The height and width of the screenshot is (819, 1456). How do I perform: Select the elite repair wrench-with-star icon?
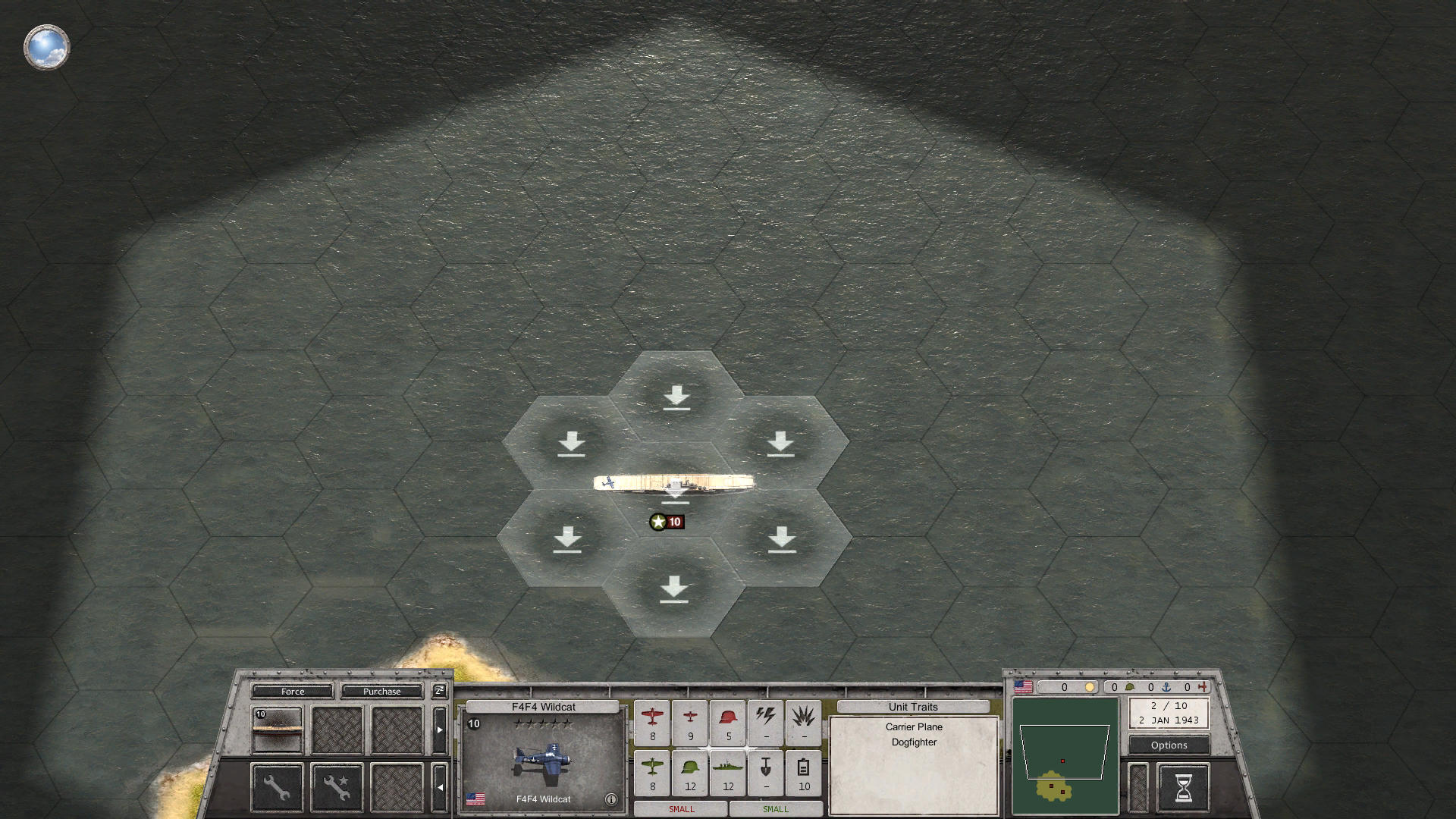click(x=336, y=786)
